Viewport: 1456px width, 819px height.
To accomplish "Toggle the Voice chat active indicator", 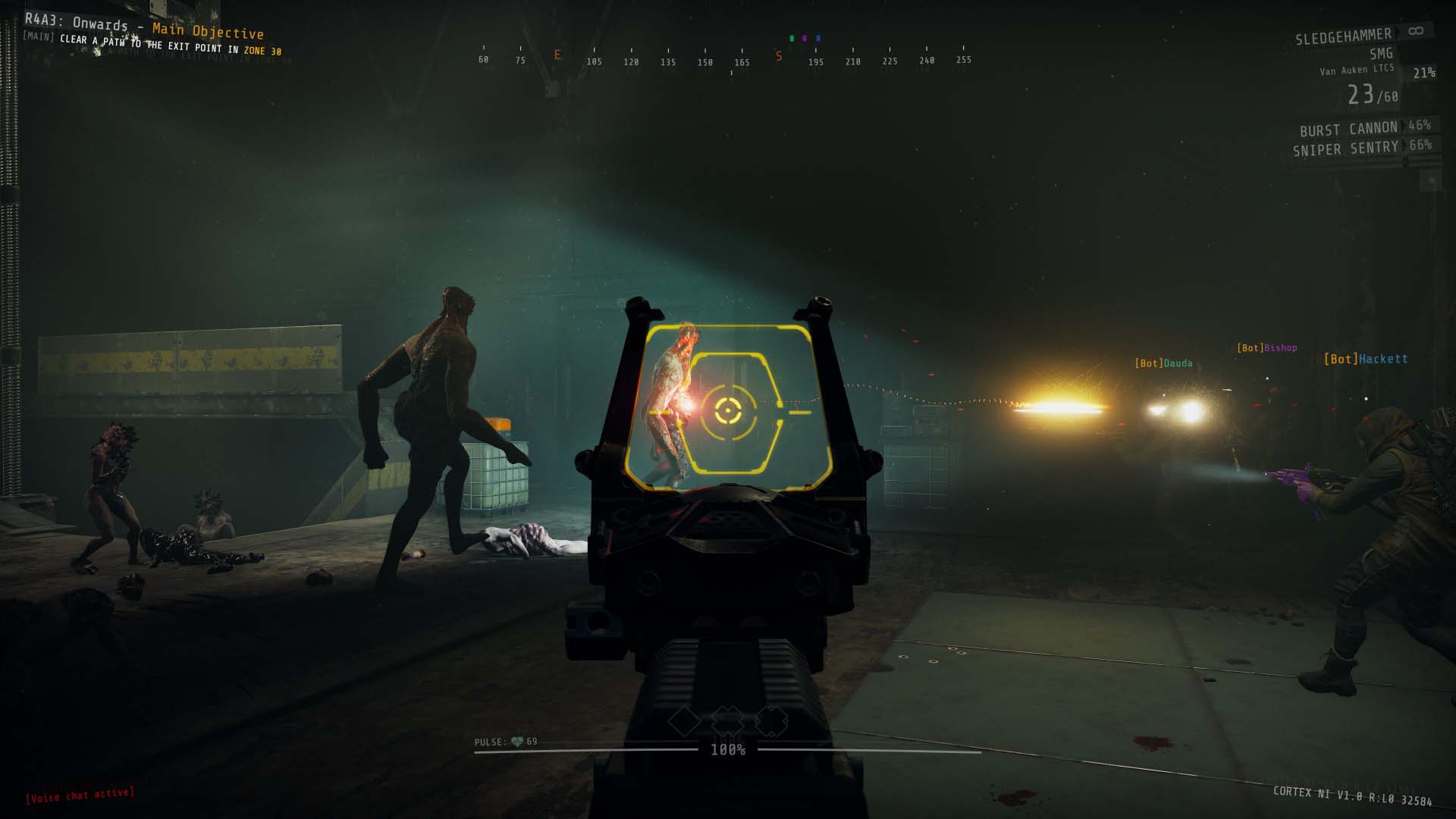I will (80, 795).
